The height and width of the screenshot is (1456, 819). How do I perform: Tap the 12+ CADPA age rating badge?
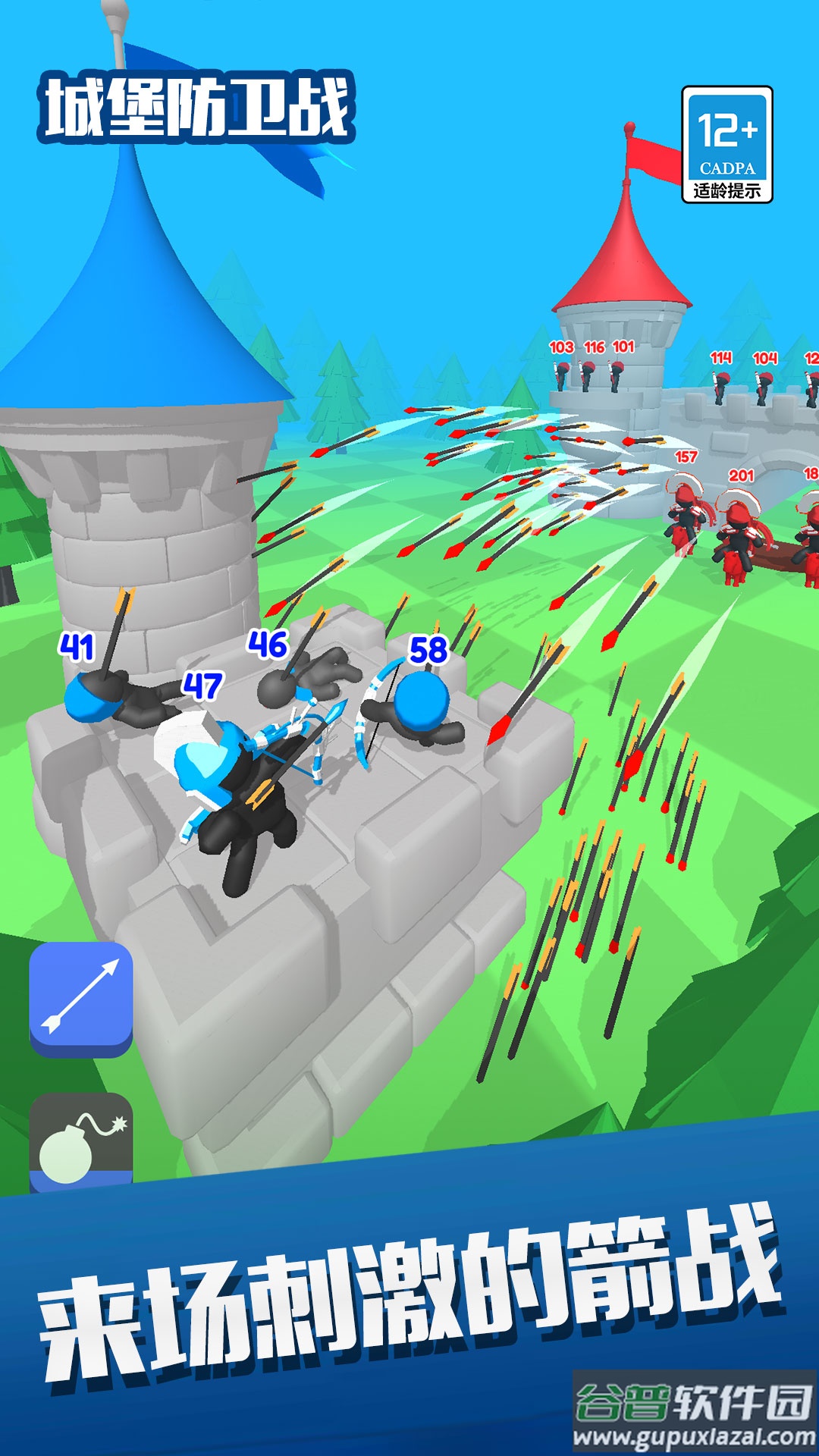[x=726, y=145]
